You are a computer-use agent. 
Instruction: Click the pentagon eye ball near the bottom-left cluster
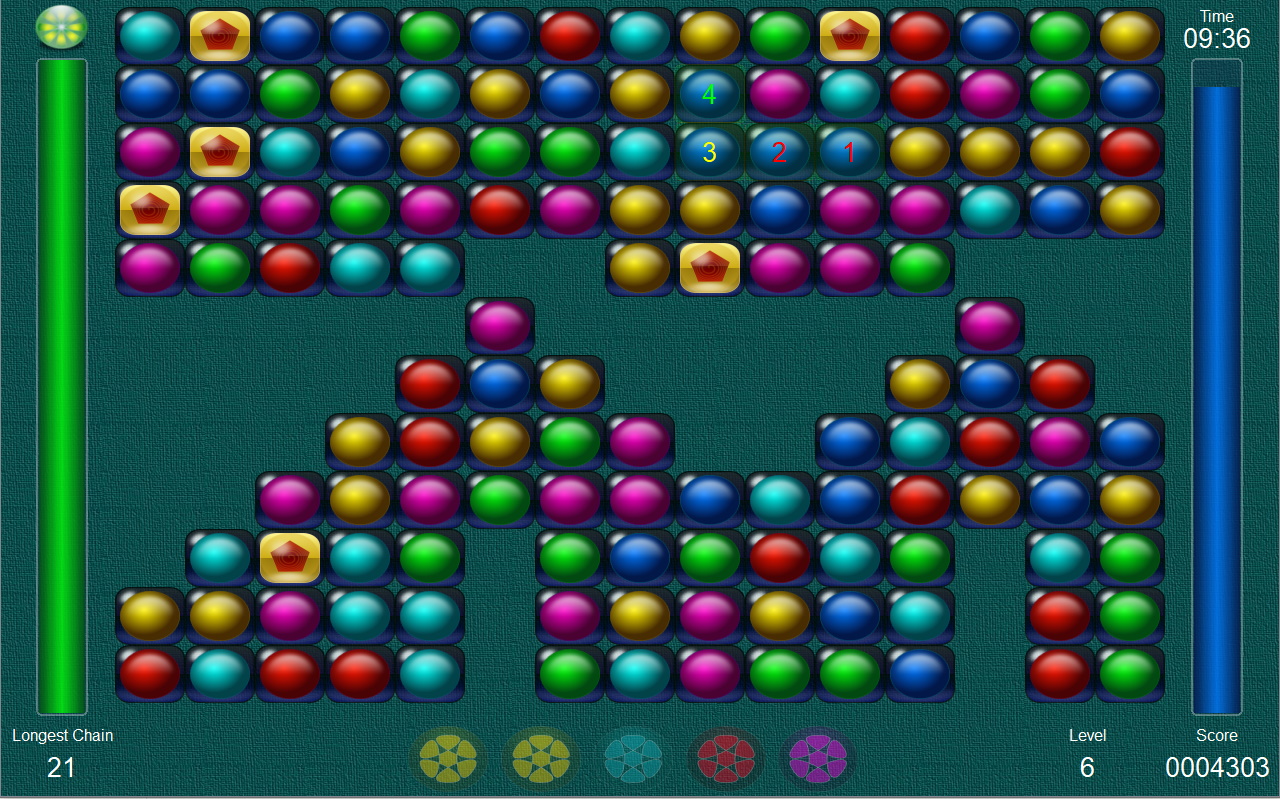(289, 556)
